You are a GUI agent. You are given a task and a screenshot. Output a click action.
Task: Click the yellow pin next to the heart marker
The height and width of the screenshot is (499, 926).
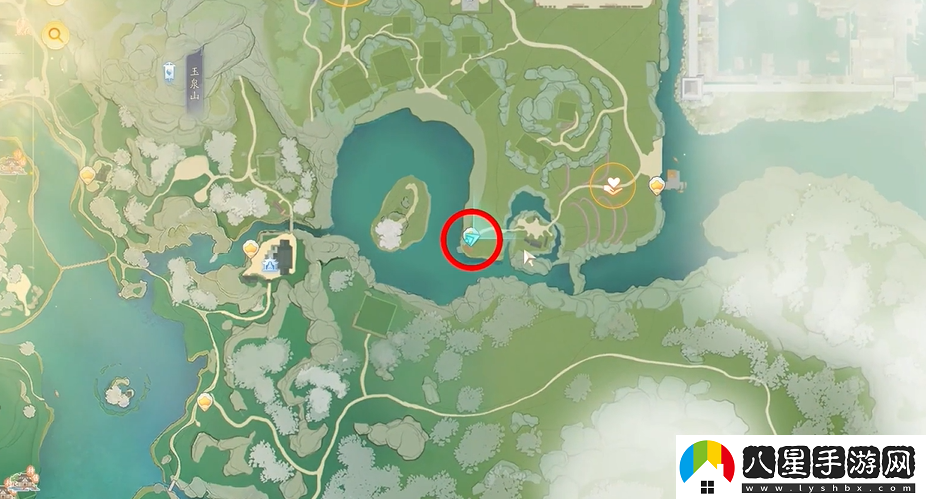(657, 184)
